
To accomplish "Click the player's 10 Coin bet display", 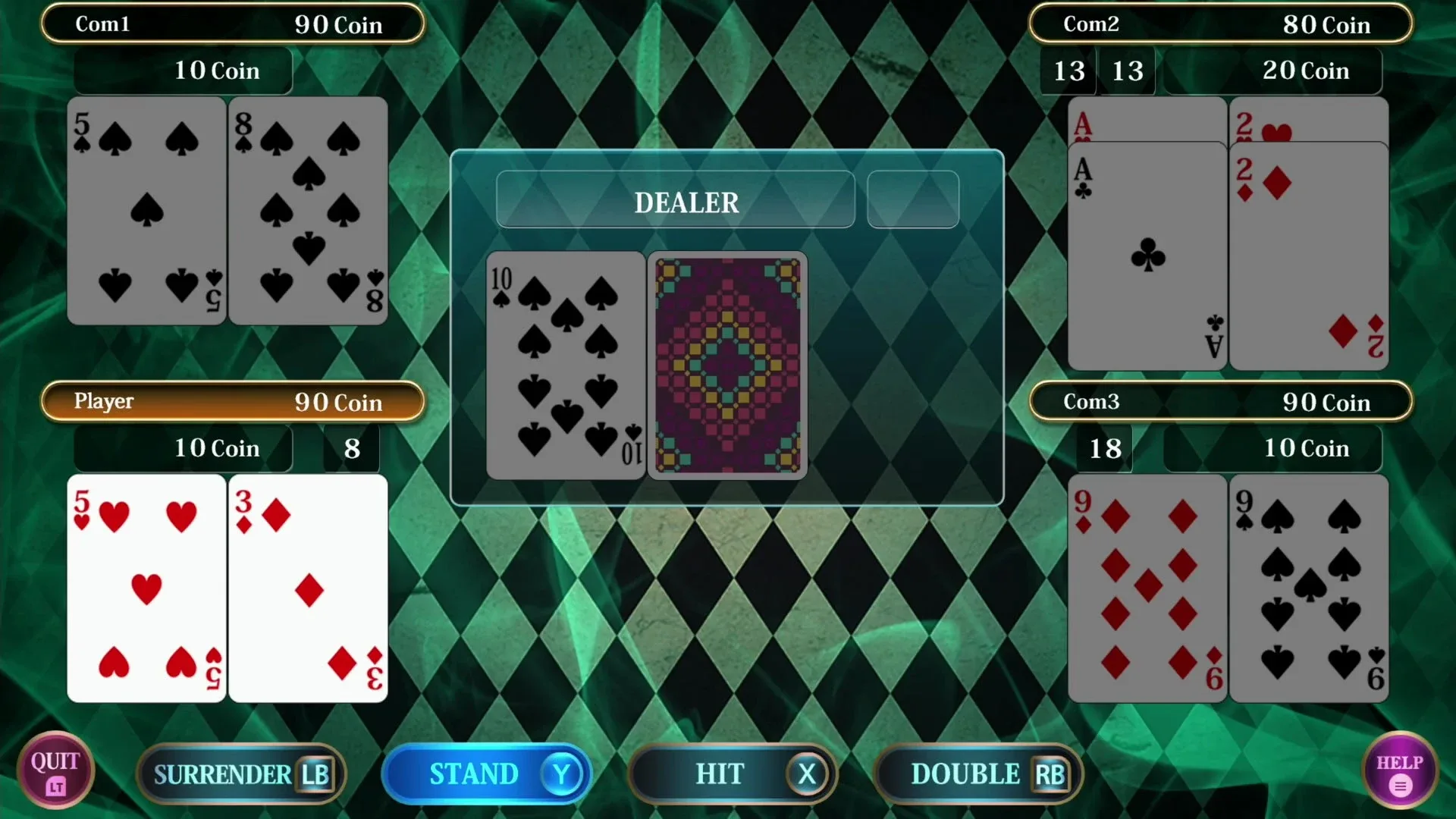I will pos(182,448).
